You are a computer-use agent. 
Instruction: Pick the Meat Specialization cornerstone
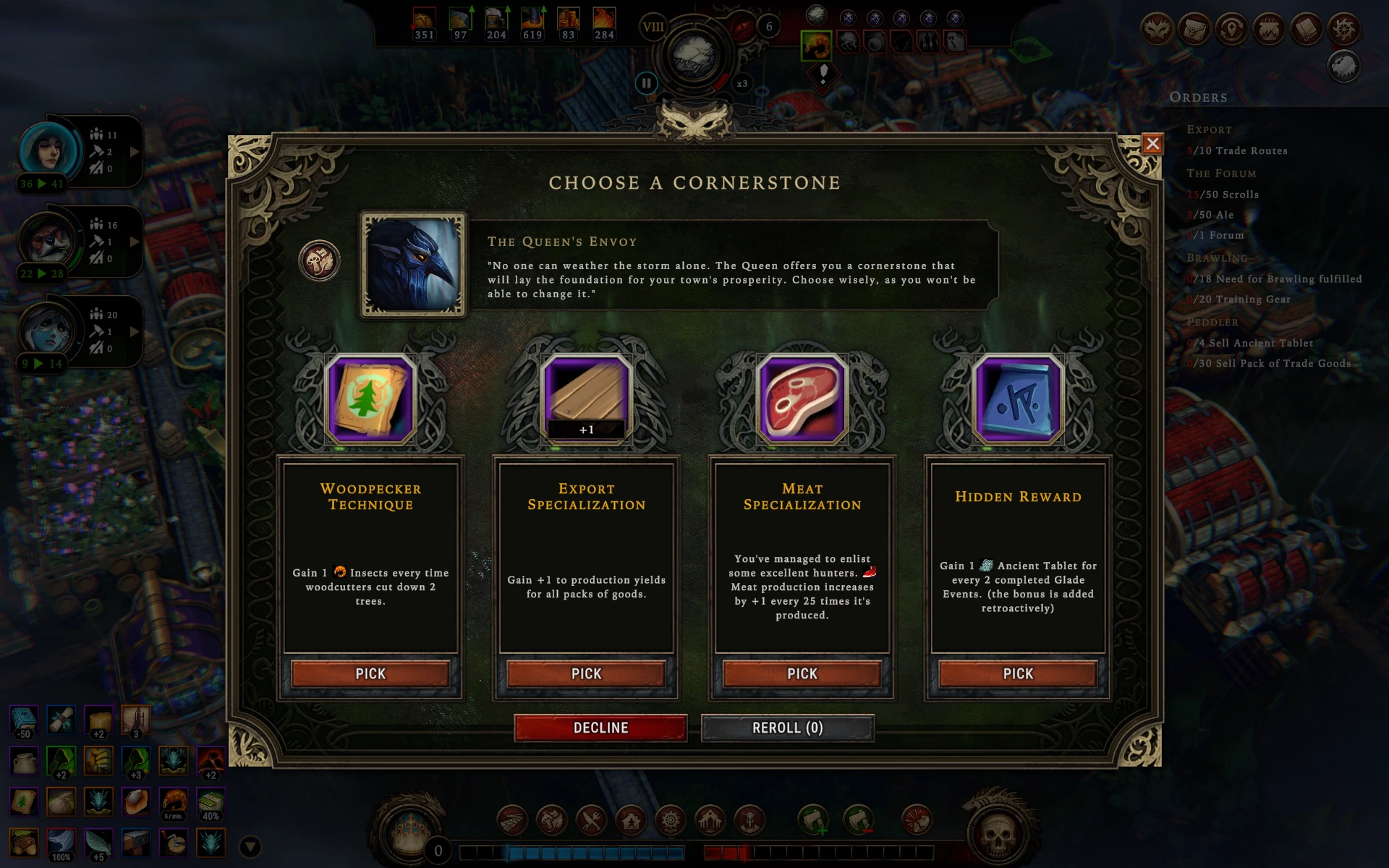(802, 673)
